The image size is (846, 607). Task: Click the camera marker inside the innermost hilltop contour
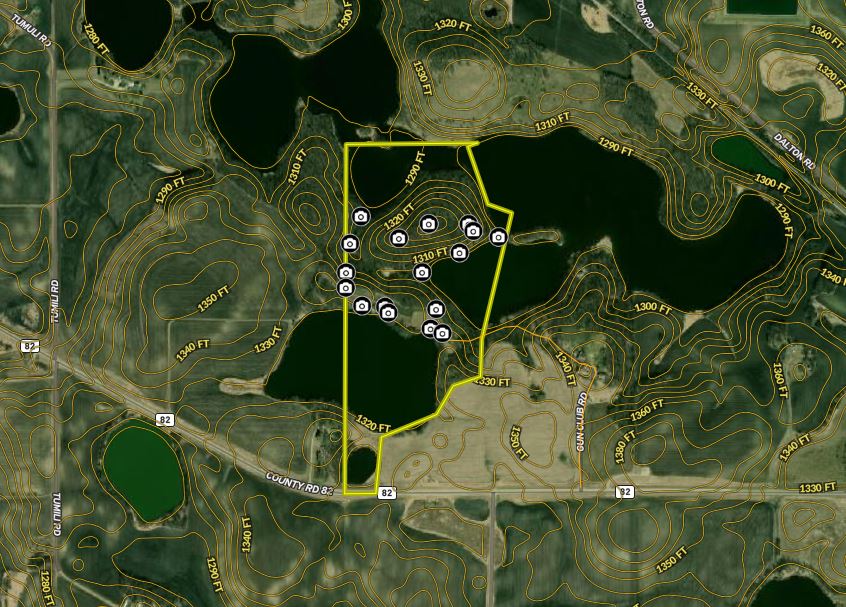(x=429, y=224)
